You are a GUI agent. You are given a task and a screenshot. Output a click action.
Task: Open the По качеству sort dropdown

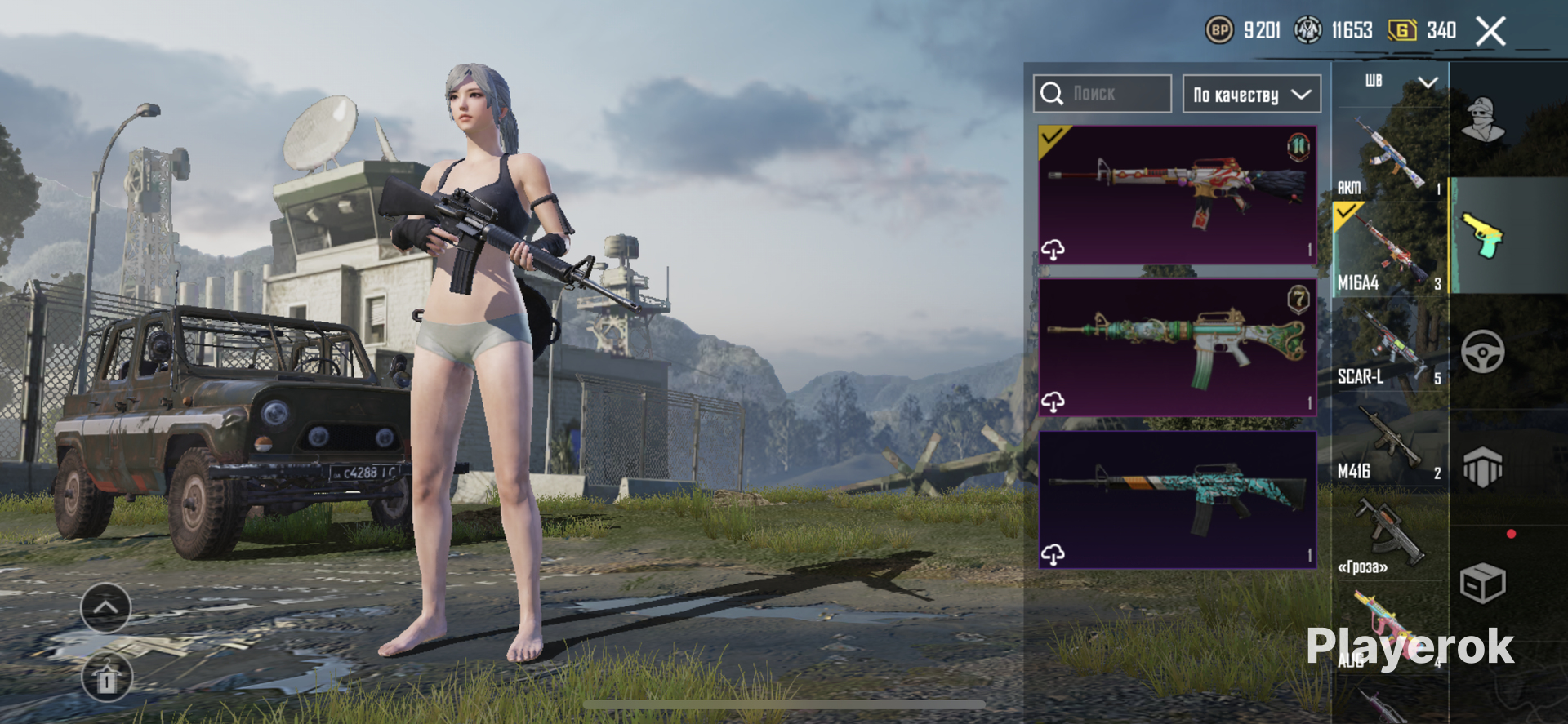tap(1251, 95)
